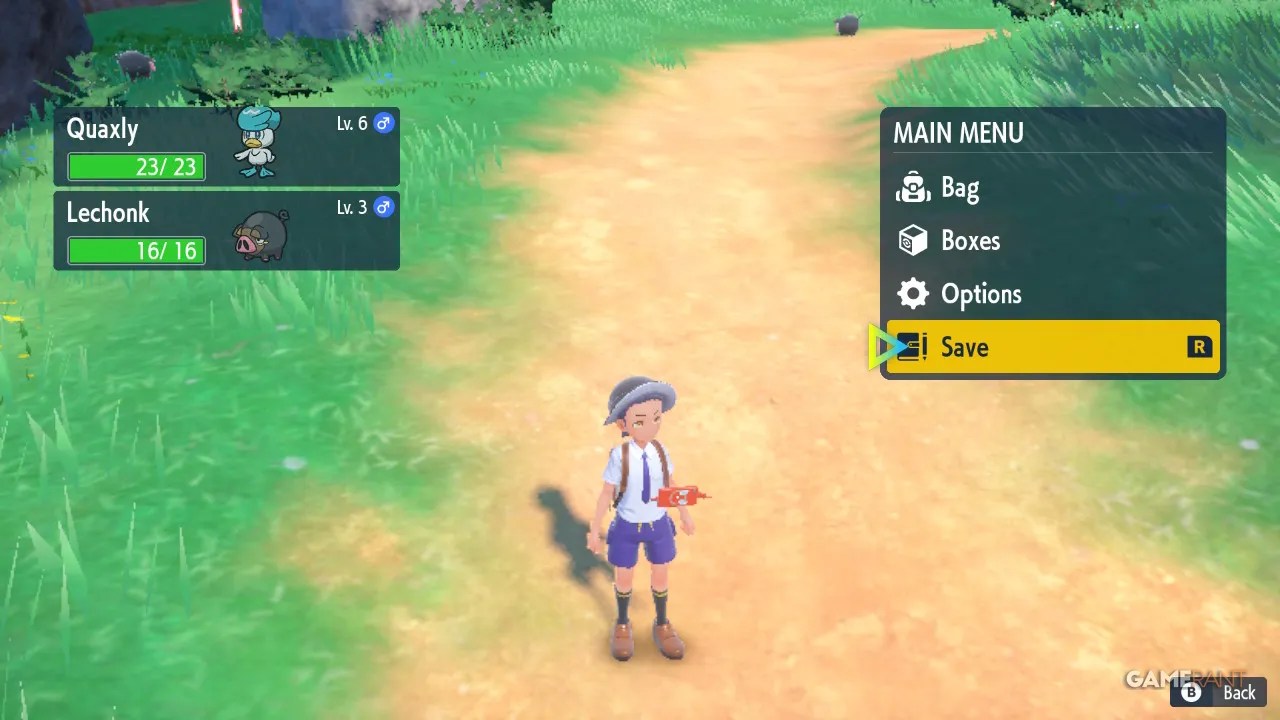
Task: Click Lechonk's male gender symbol
Action: tap(383, 207)
